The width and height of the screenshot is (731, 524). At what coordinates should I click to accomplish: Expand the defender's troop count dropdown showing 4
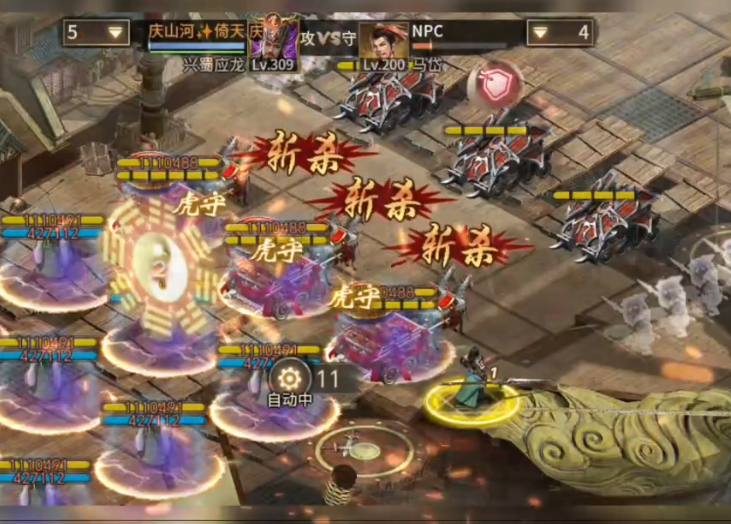(x=559, y=33)
